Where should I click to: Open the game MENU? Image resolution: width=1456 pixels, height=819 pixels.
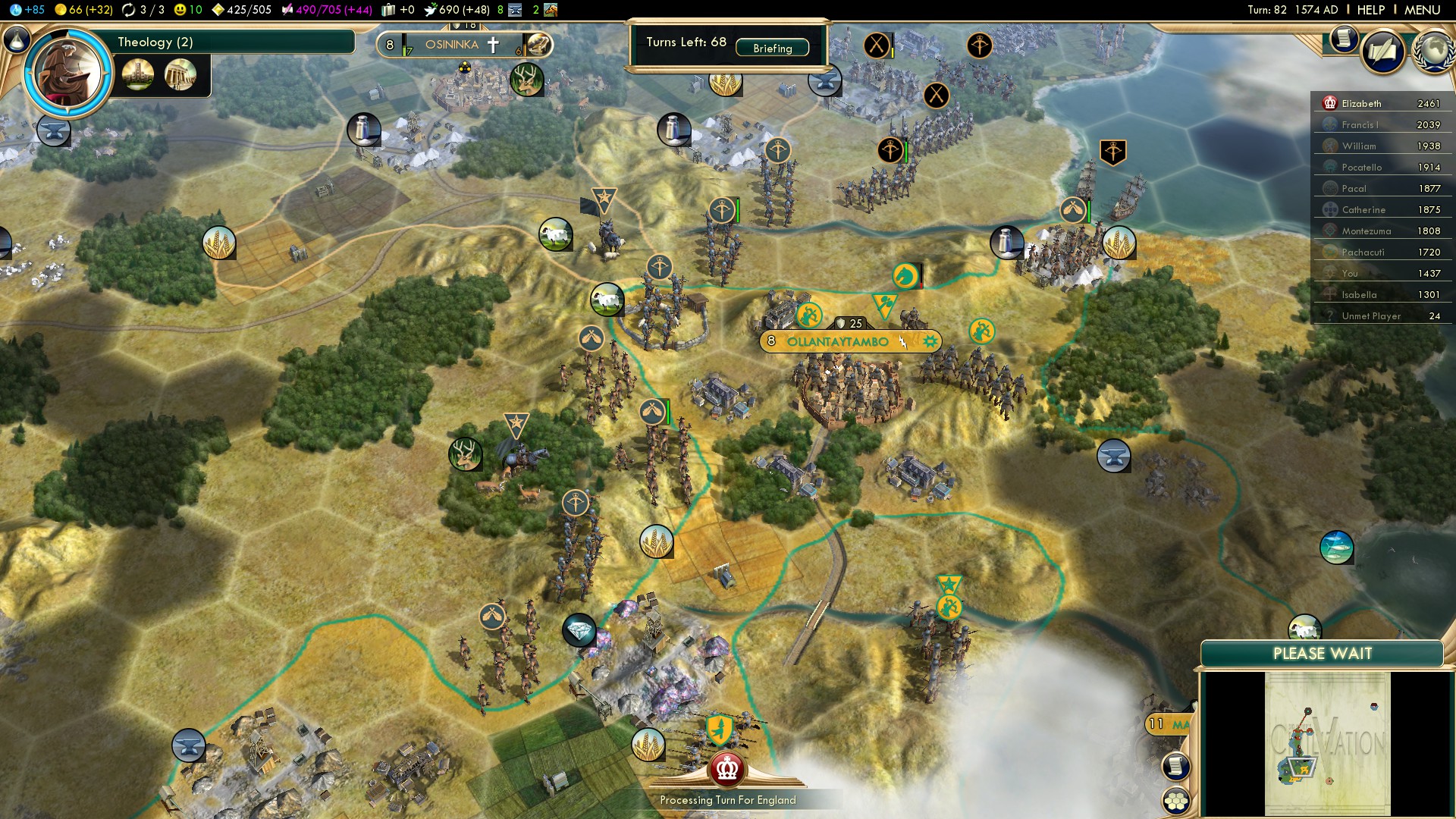(x=1422, y=10)
